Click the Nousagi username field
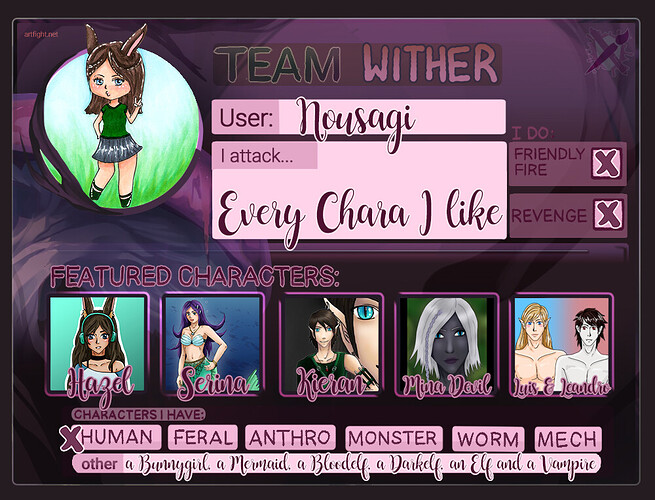Image resolution: width=655 pixels, height=500 pixels. [390, 118]
